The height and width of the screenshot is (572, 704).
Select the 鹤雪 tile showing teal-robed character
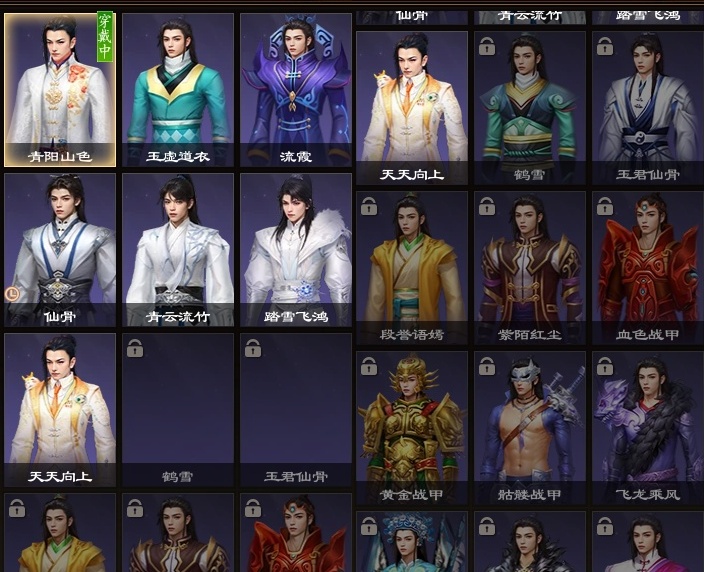pos(530,108)
